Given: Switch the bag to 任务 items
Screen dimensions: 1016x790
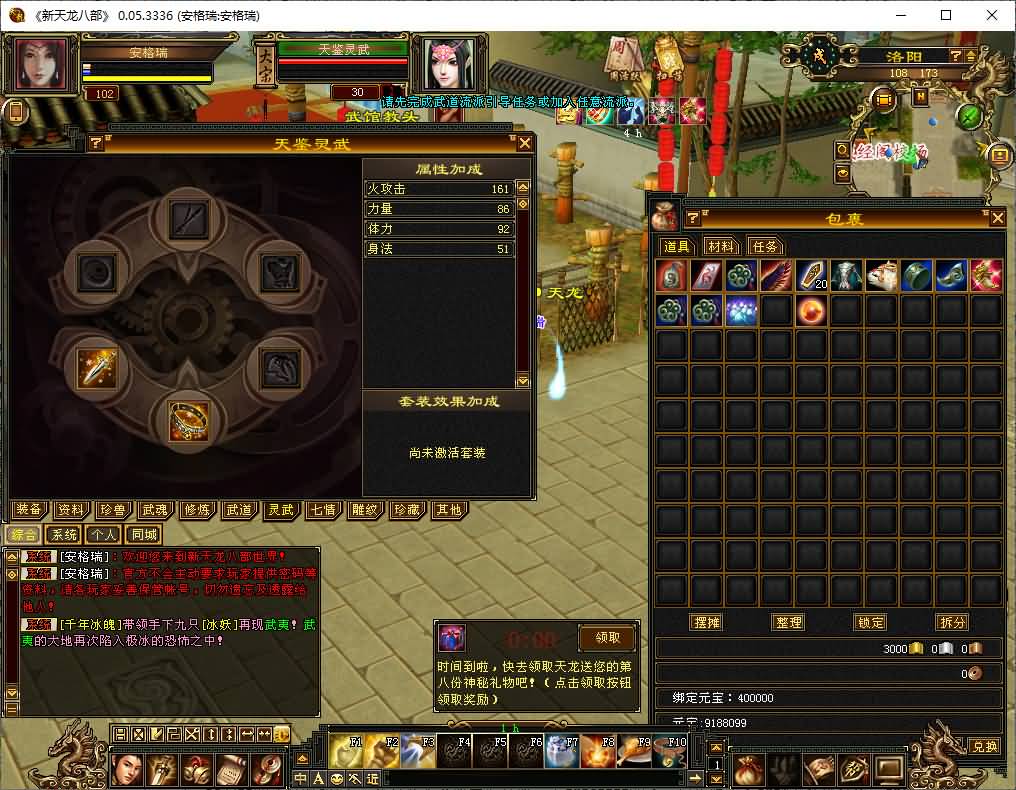Looking at the screenshot, I should tap(765, 246).
